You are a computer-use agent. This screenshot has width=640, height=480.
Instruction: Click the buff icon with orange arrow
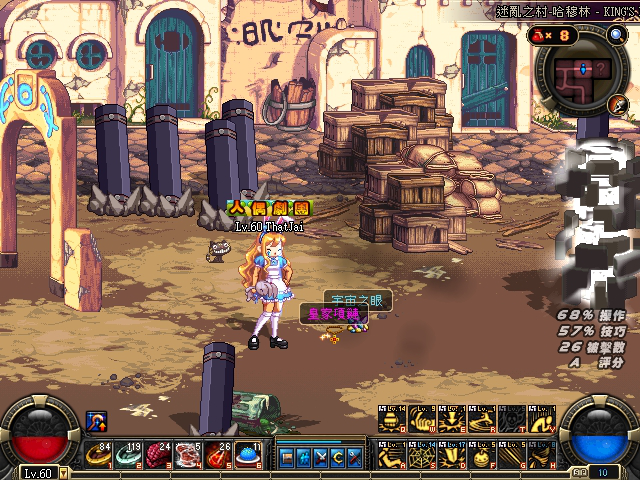[x=98, y=421]
